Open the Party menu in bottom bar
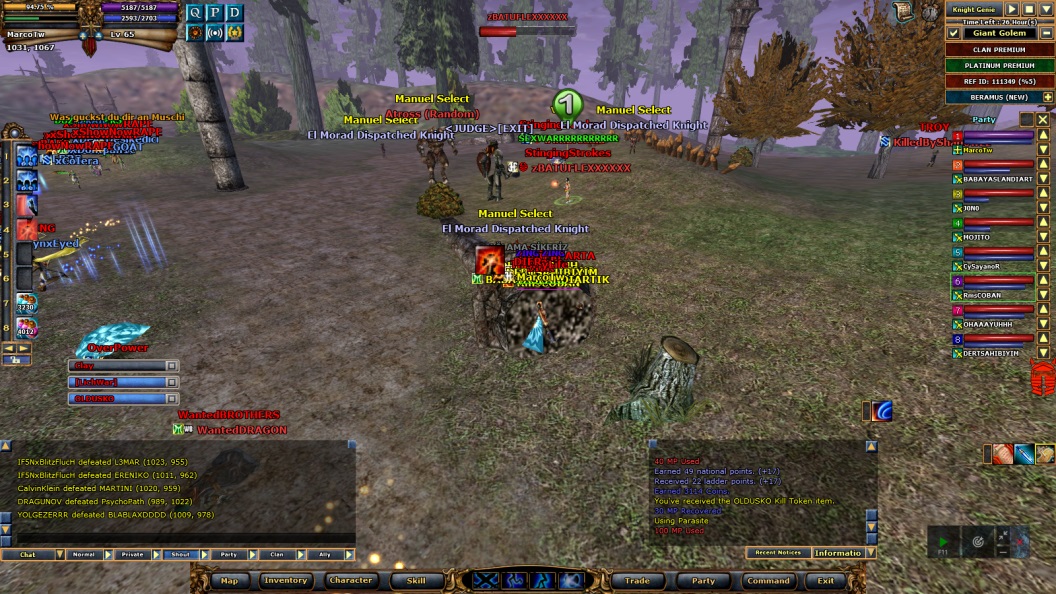 point(703,580)
